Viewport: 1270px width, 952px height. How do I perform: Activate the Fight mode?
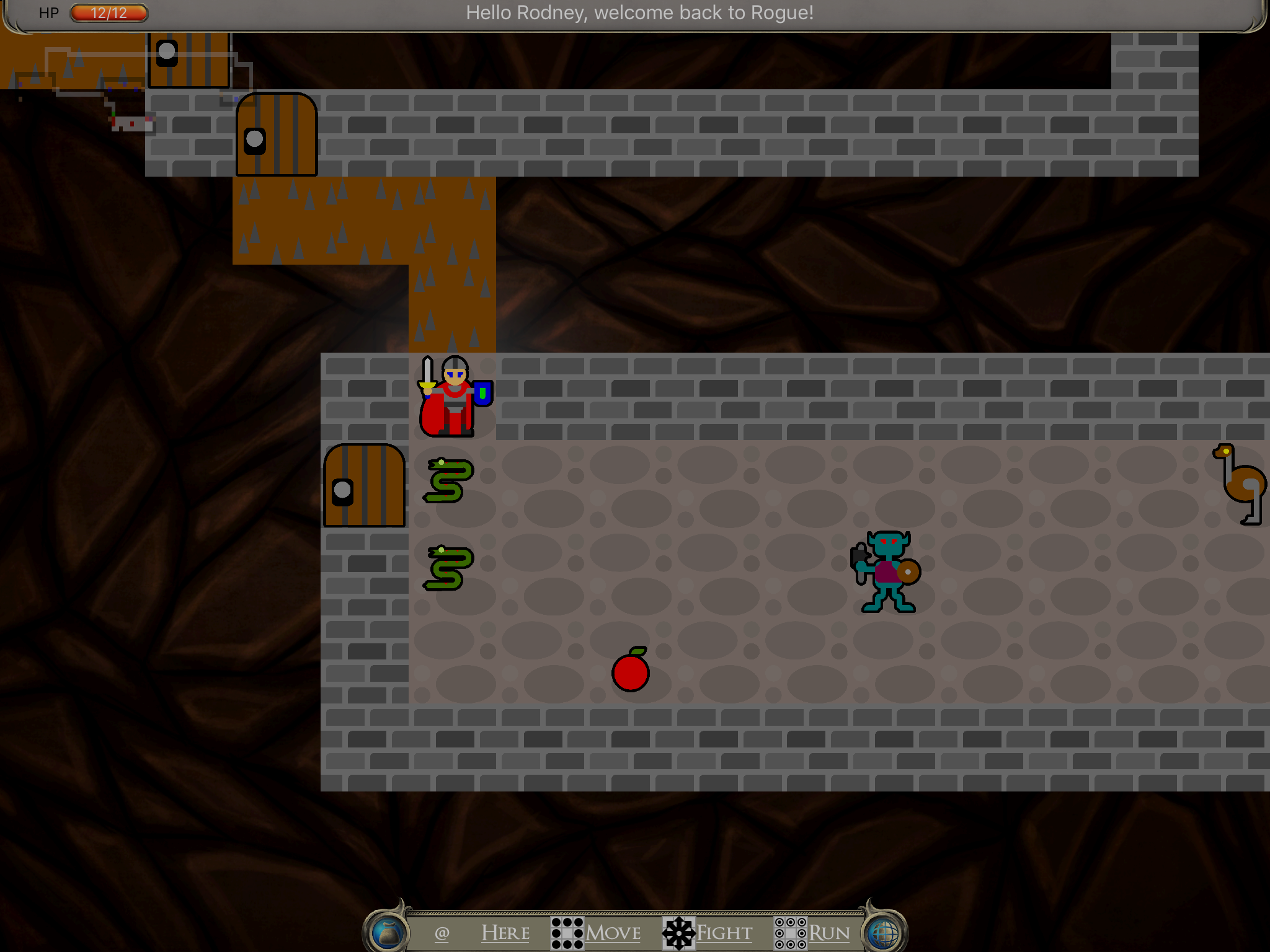coord(708,932)
